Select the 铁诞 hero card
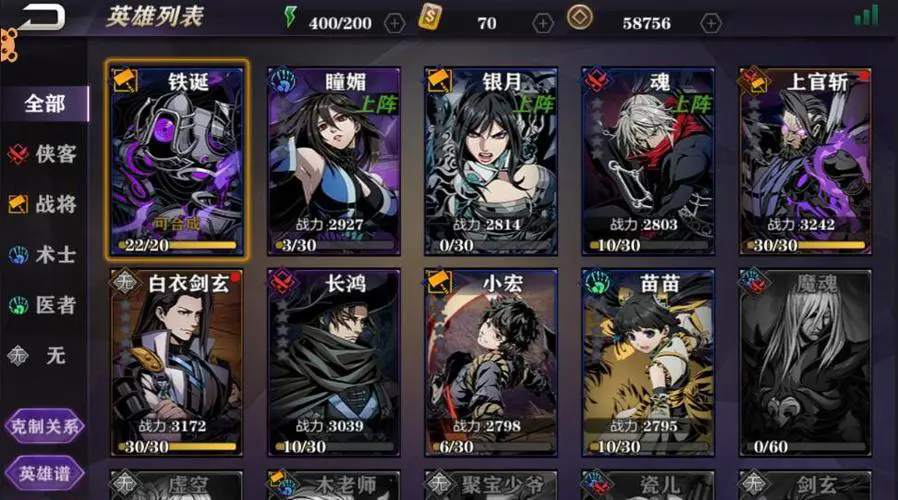 (177, 160)
